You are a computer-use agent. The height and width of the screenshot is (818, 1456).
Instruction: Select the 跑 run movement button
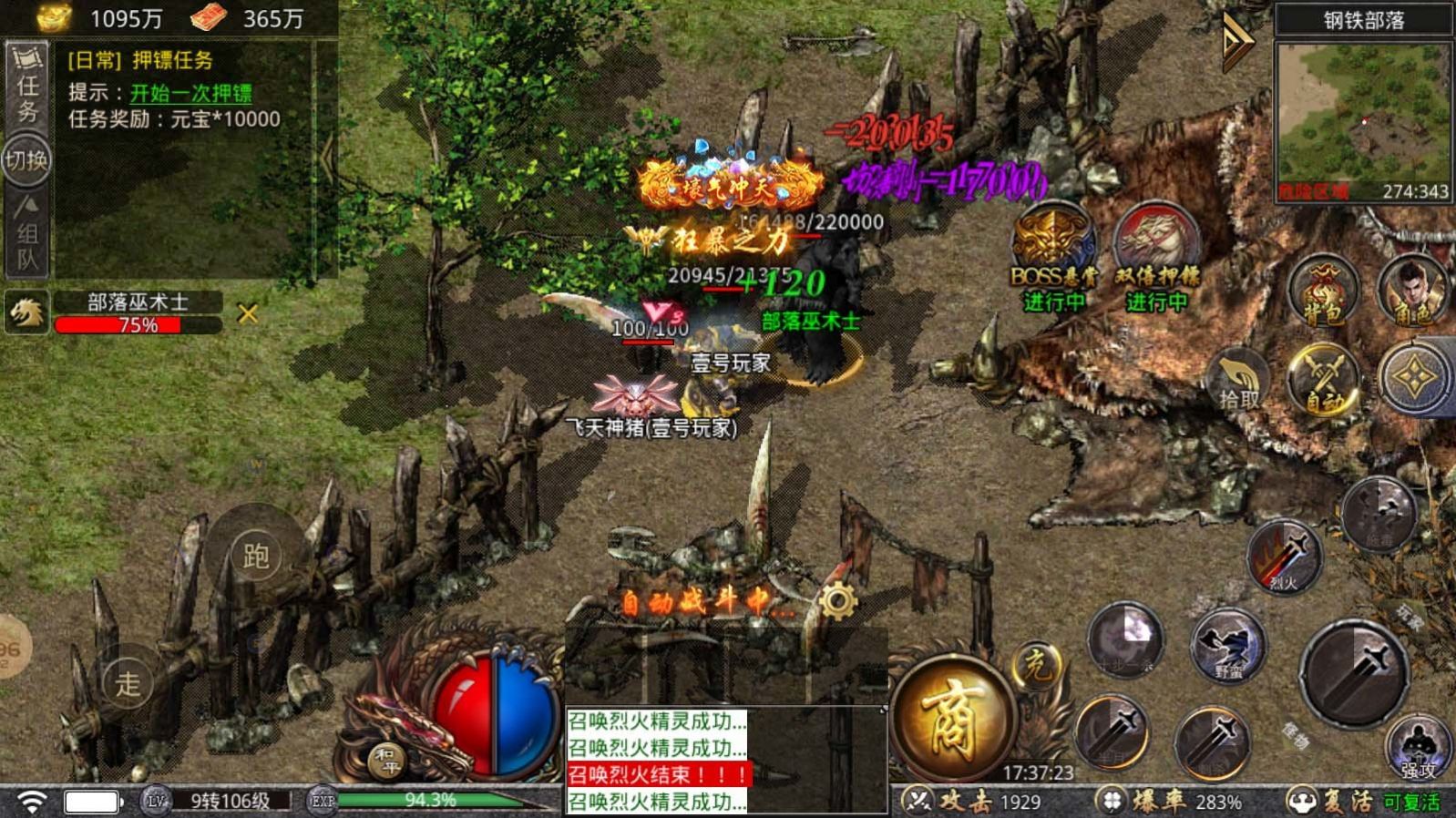click(256, 555)
